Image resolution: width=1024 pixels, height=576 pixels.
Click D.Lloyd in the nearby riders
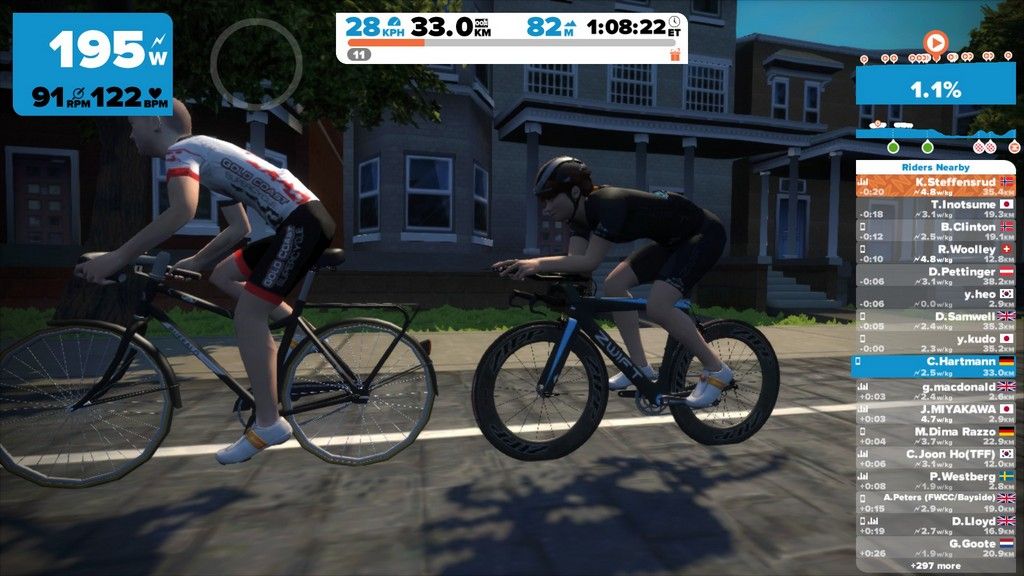pos(935,525)
